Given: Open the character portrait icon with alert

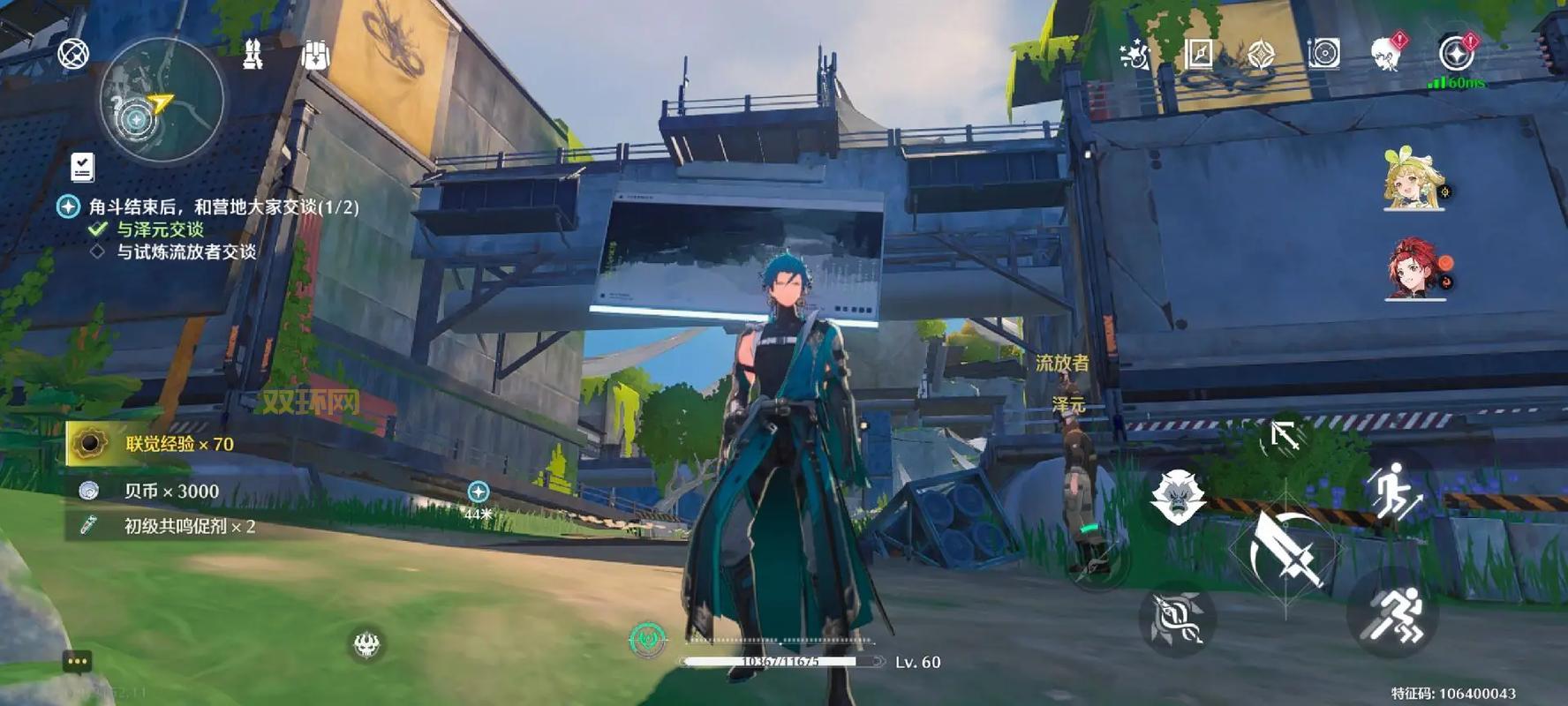Looking at the screenshot, I should [1386, 54].
